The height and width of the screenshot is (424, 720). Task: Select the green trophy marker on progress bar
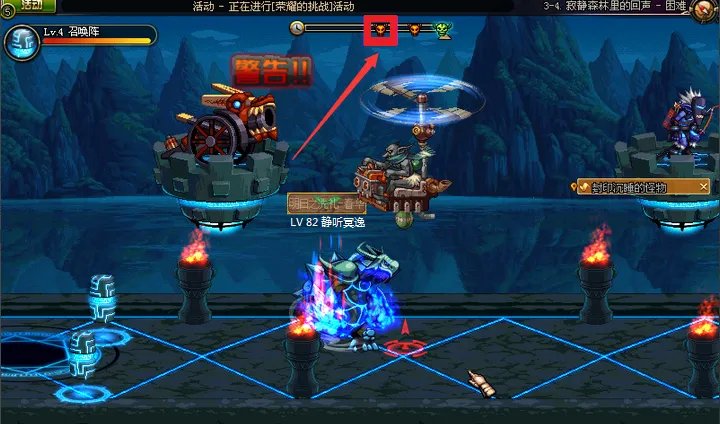[x=443, y=30]
